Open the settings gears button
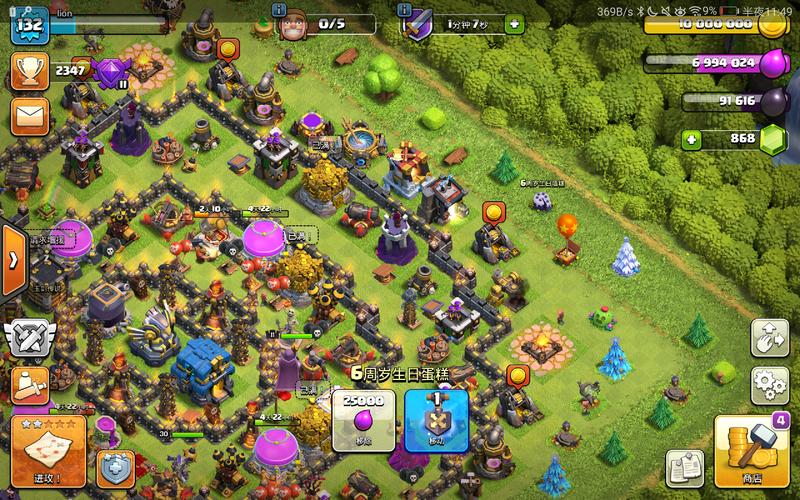 (x=768, y=385)
